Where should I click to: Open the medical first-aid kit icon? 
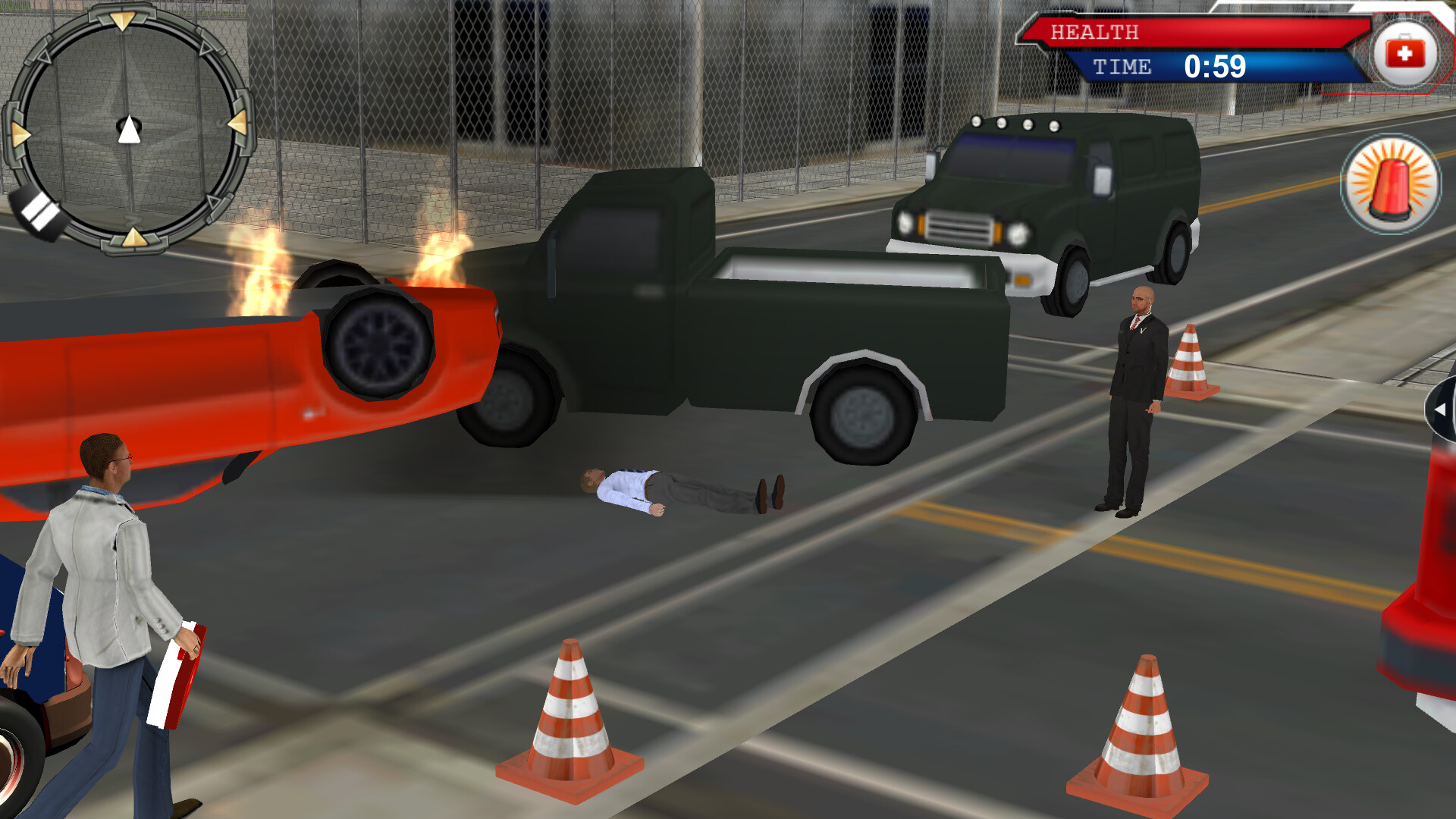click(1407, 52)
